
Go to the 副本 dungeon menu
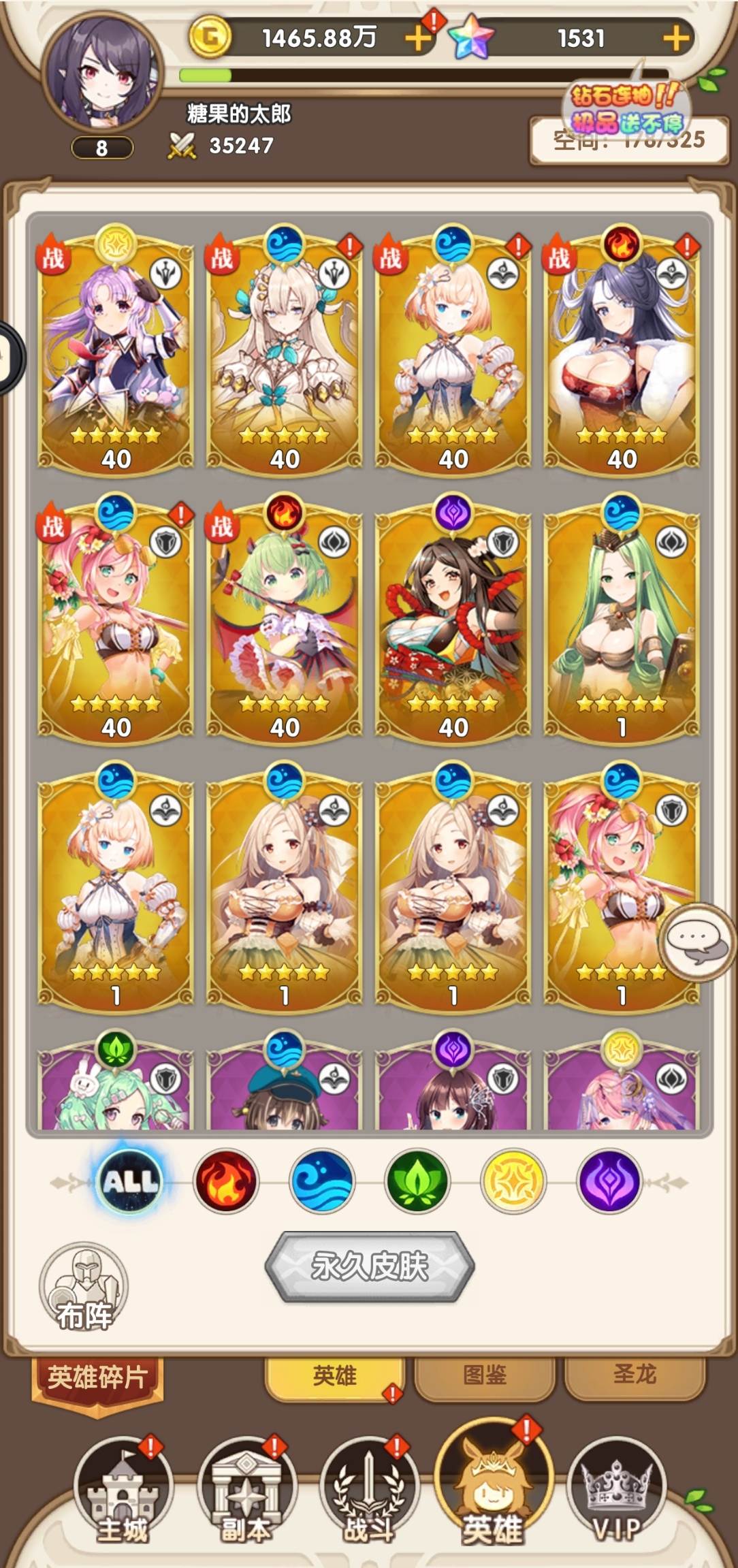246,1490
